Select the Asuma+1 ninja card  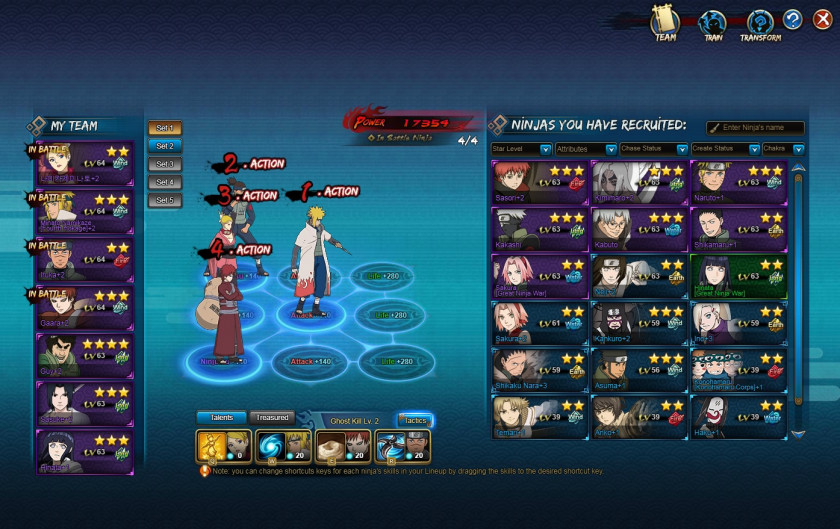pos(638,370)
